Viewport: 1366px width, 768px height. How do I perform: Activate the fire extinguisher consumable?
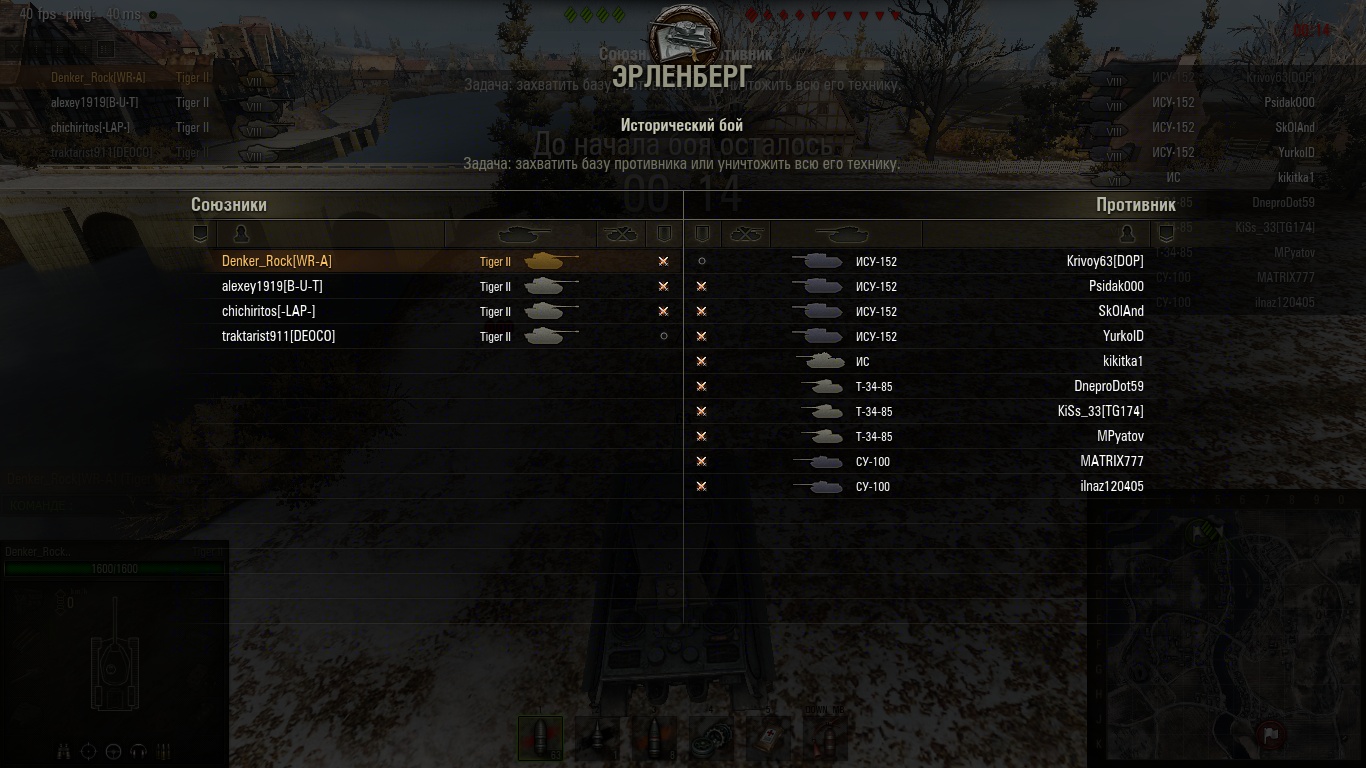(x=825, y=738)
